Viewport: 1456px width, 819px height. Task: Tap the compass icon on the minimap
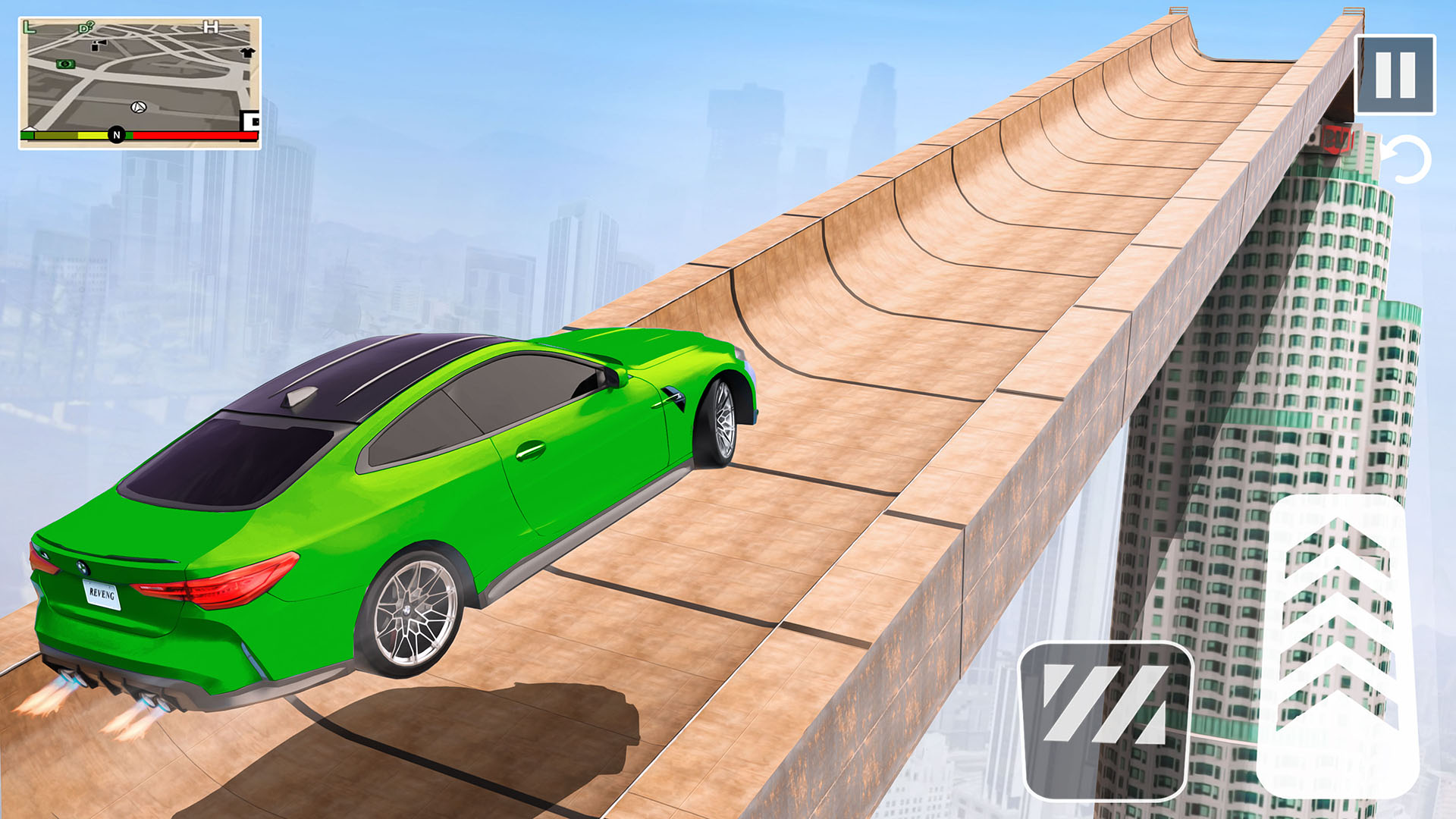click(139, 108)
